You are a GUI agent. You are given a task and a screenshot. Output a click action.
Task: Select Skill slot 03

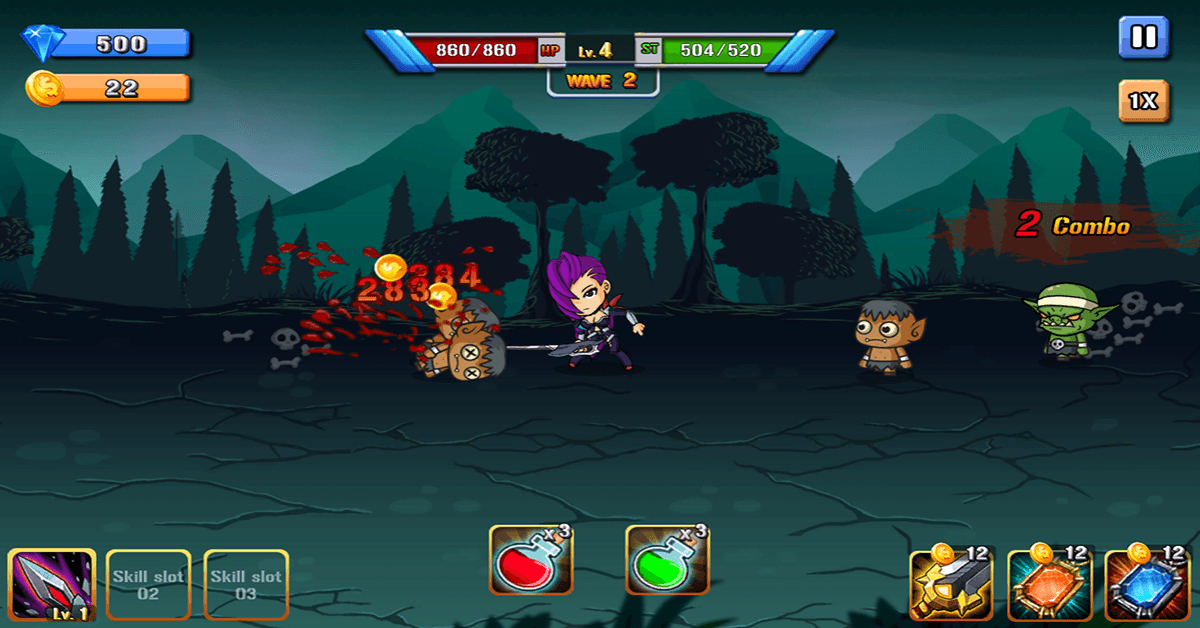pos(246,585)
